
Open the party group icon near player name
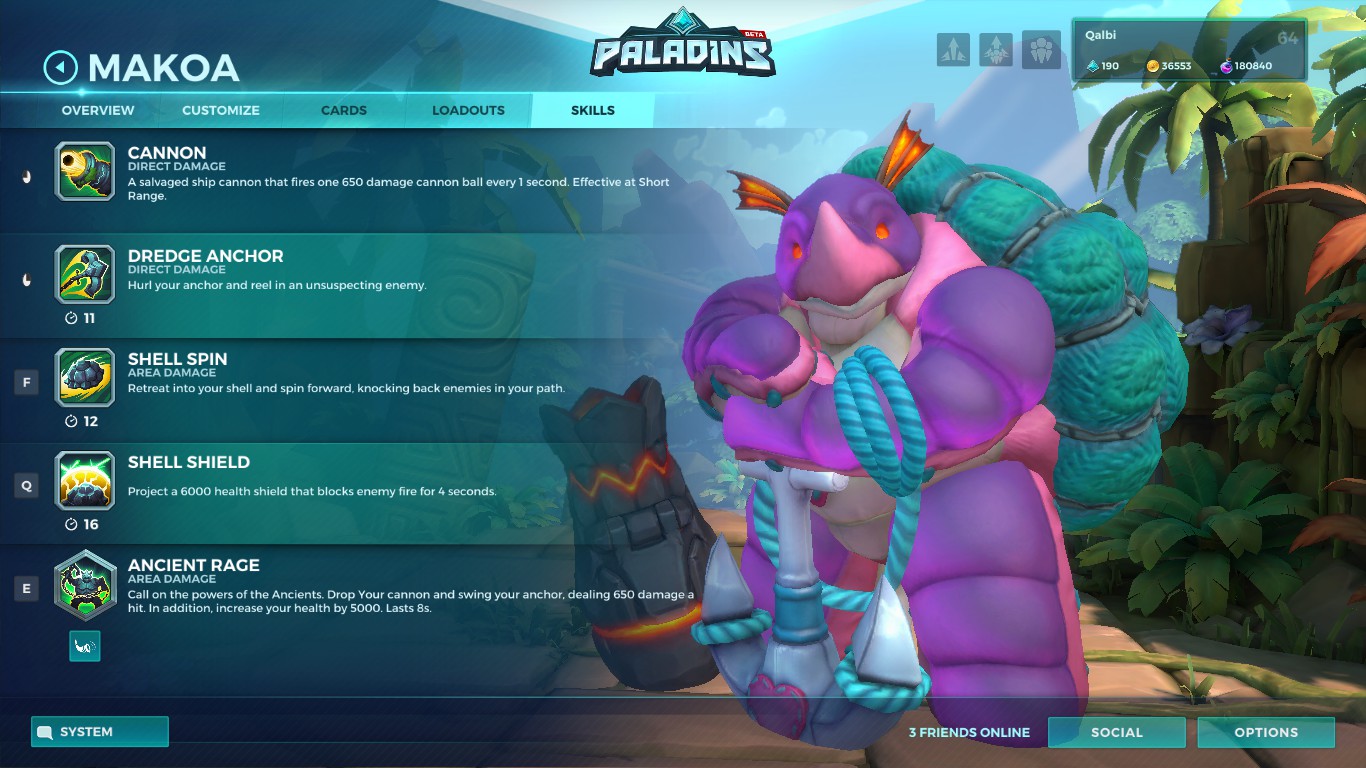pyautogui.click(x=1041, y=50)
